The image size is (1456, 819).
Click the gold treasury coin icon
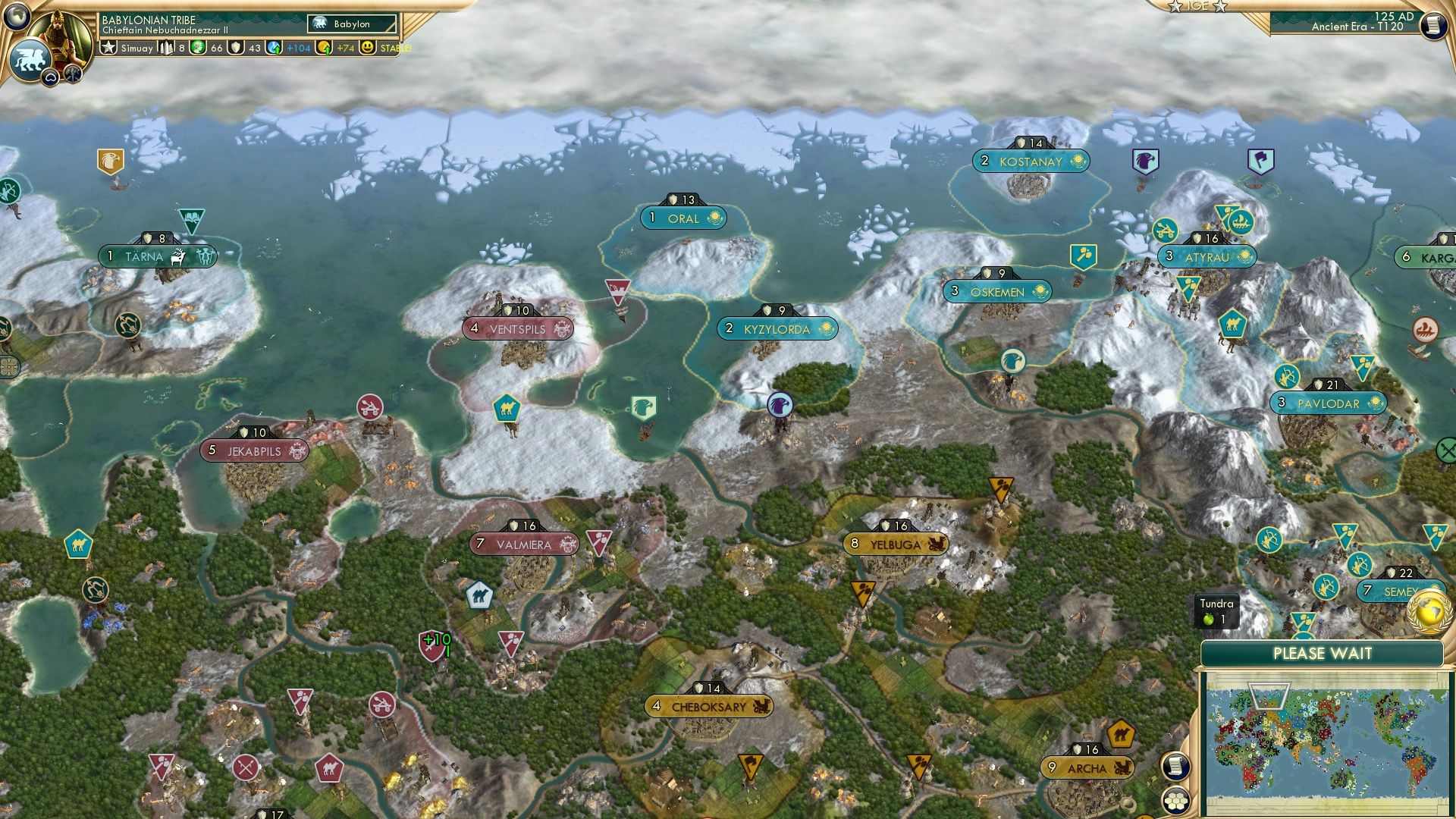click(325, 47)
